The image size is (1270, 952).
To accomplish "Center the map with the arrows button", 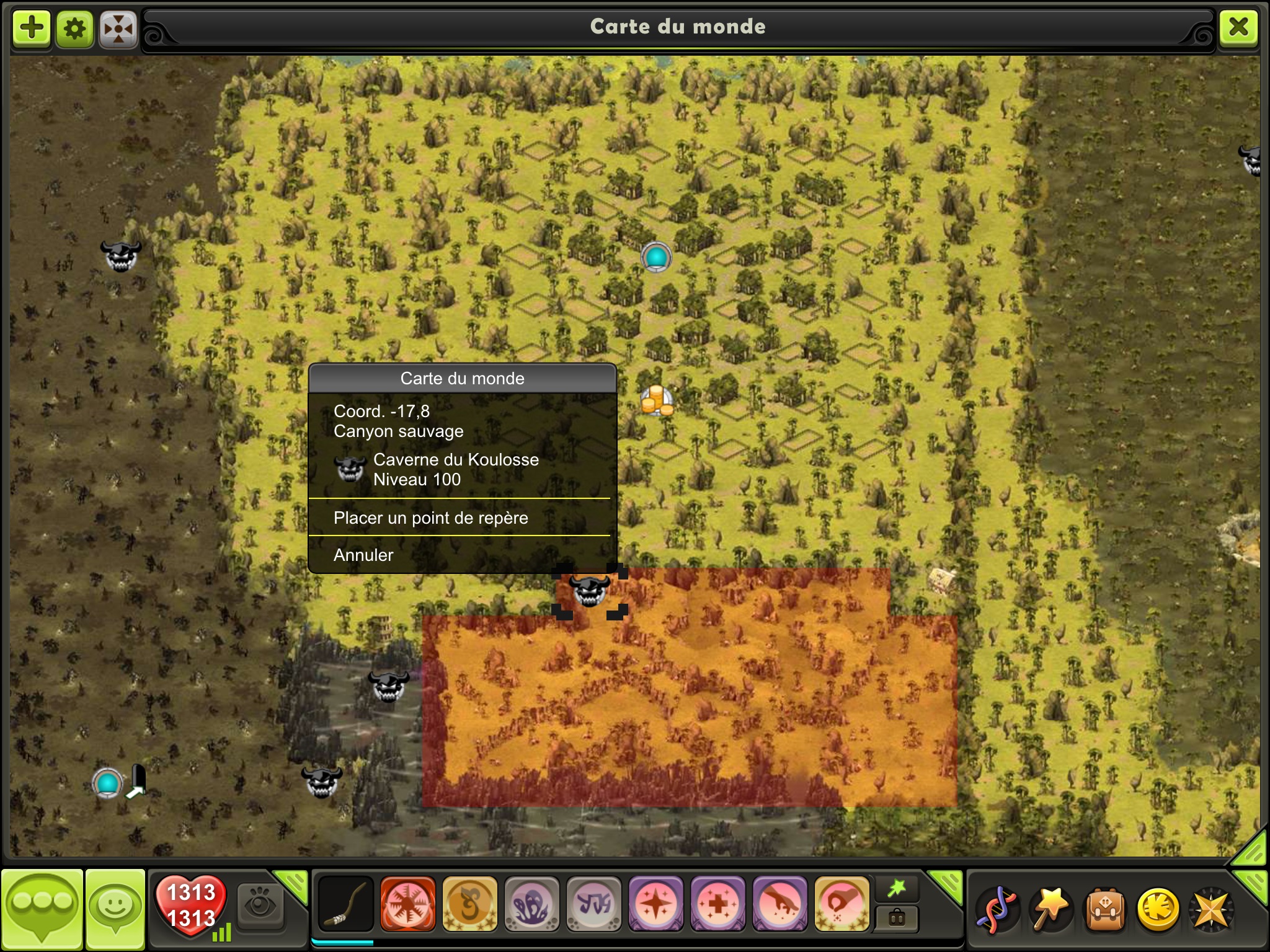I will [118, 28].
